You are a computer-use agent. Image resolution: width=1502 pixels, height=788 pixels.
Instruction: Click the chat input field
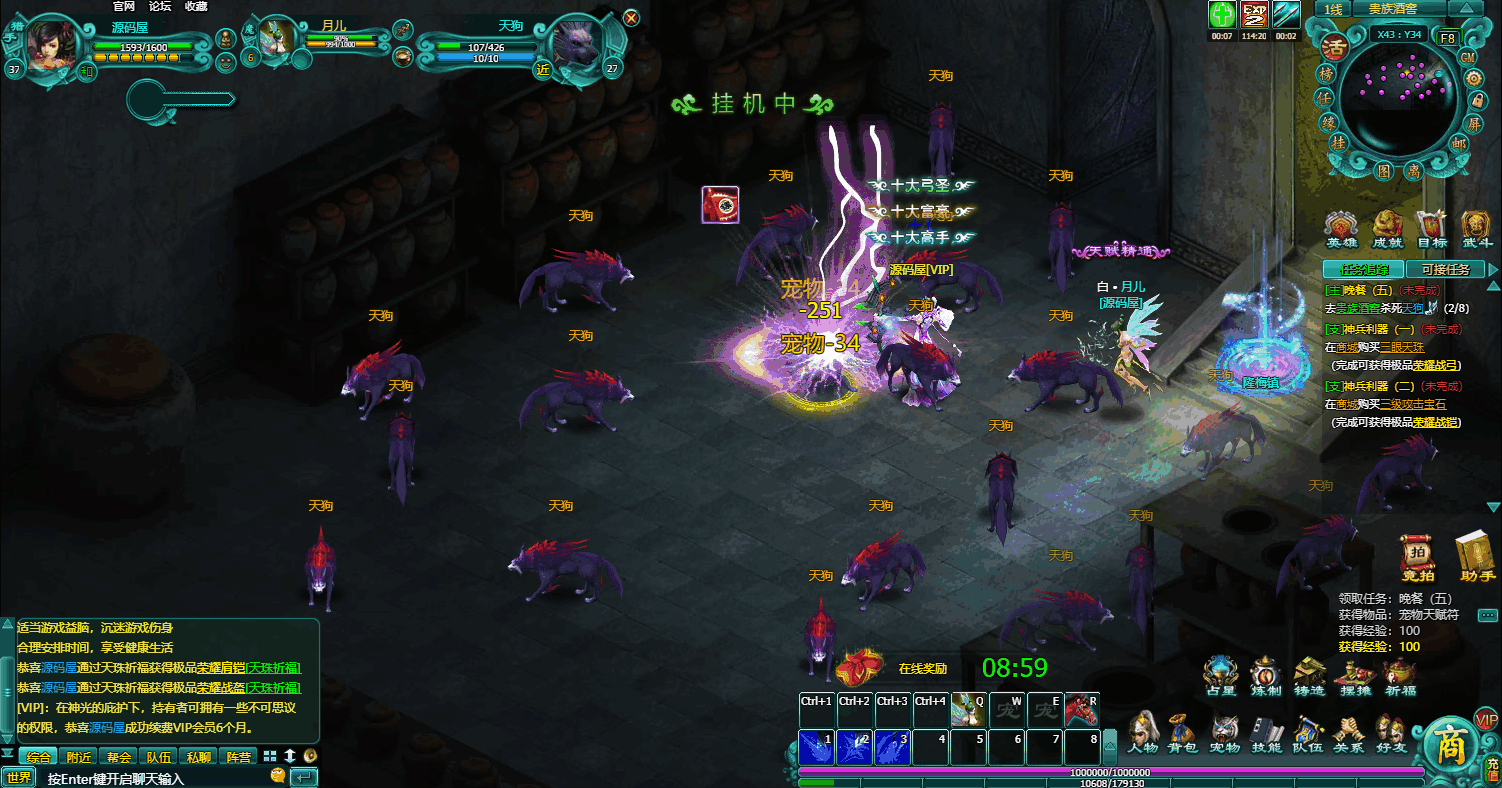(x=150, y=778)
